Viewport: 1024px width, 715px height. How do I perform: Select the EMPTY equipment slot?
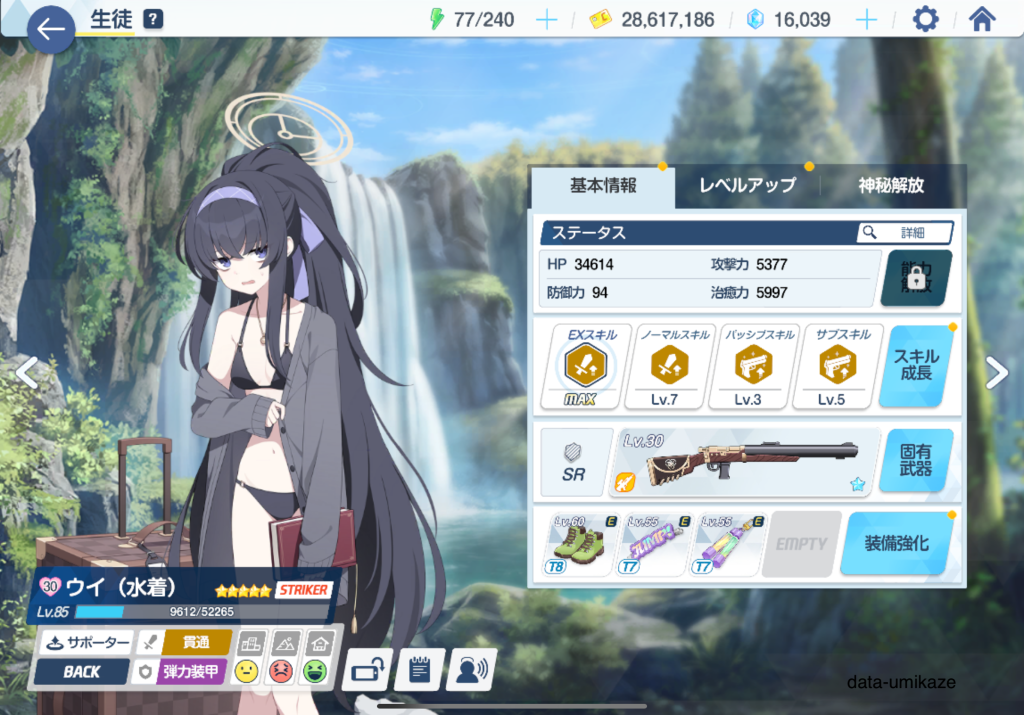801,545
